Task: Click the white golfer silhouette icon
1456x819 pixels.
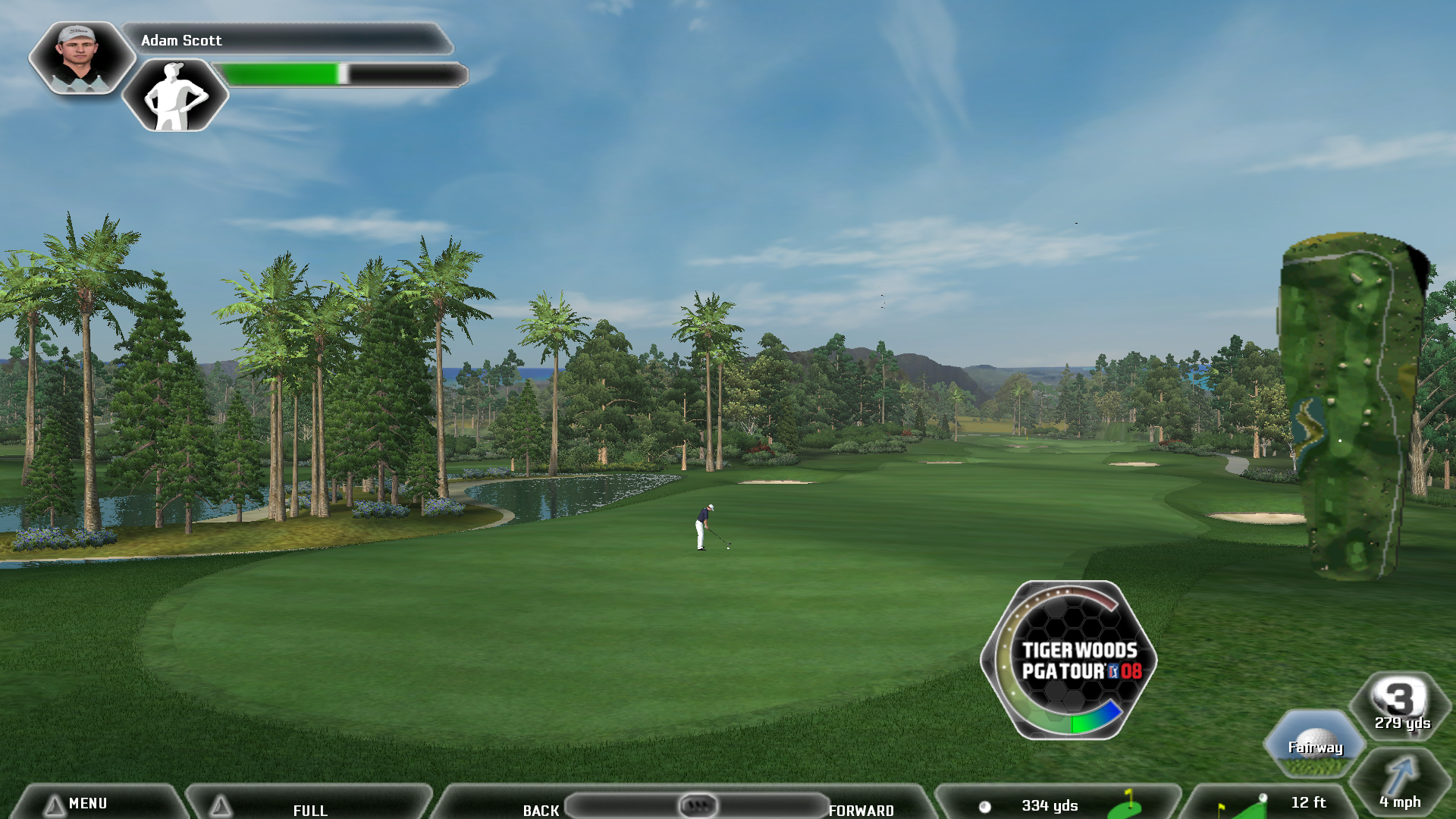Action: [x=175, y=96]
